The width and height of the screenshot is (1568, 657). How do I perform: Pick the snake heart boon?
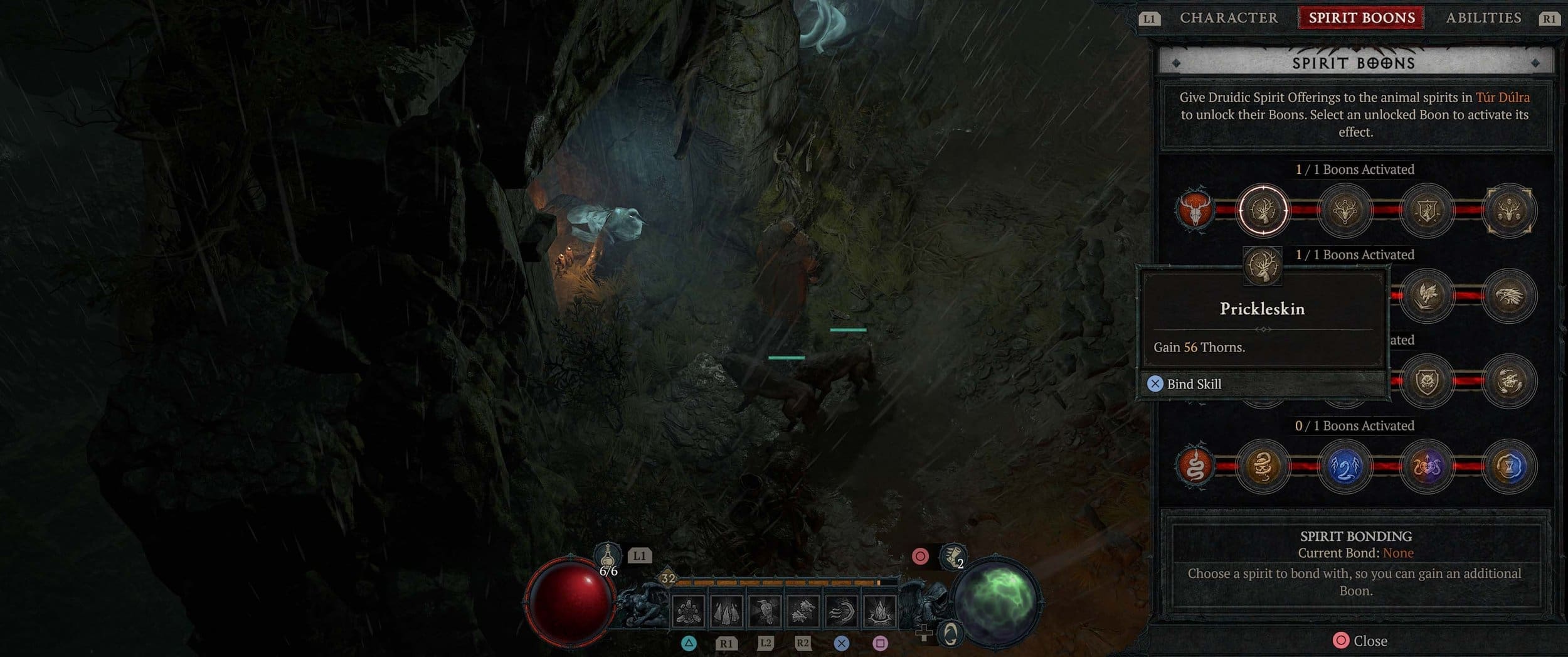point(1427,467)
